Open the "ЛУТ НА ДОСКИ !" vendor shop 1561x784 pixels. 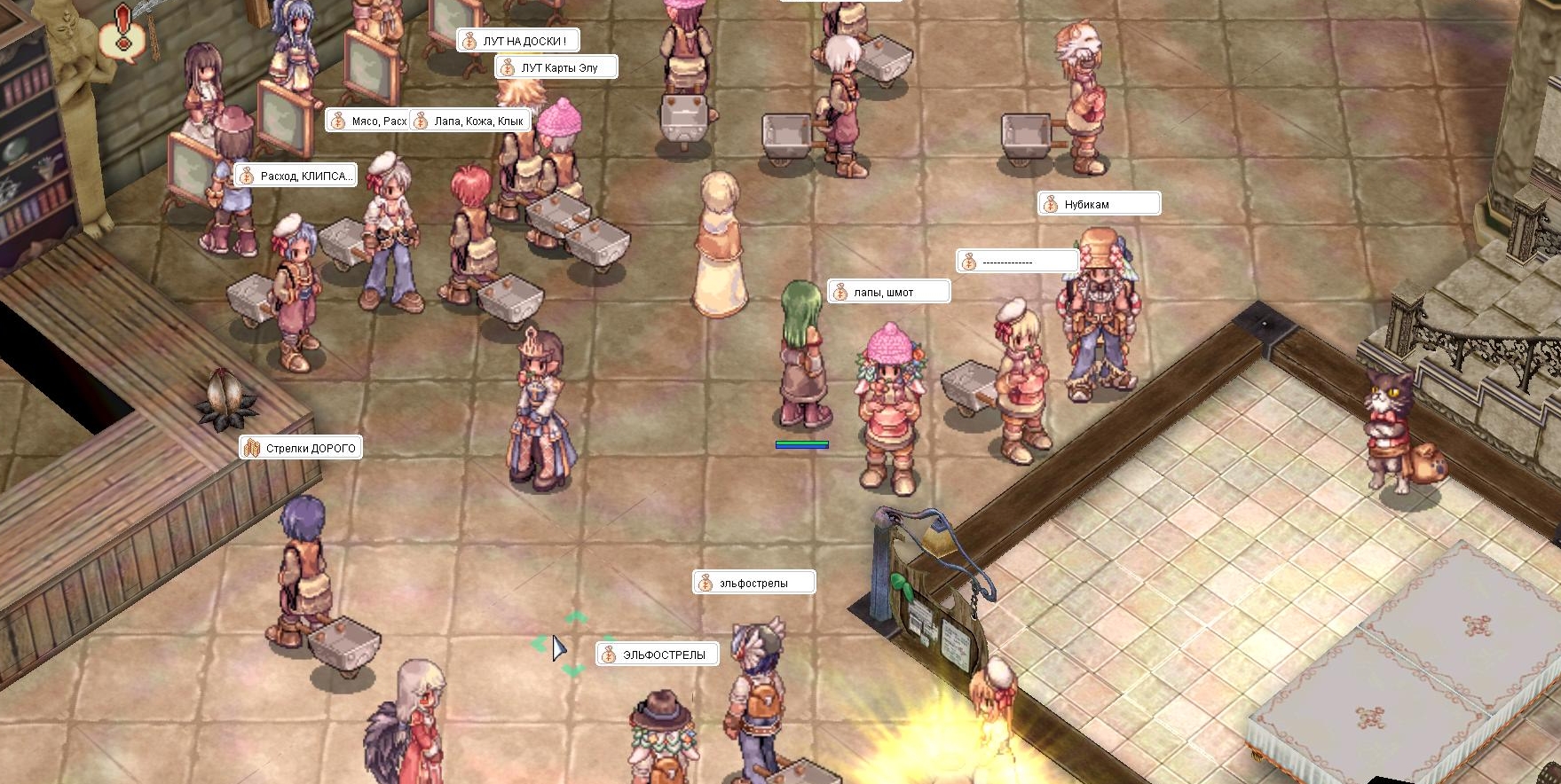click(518, 41)
